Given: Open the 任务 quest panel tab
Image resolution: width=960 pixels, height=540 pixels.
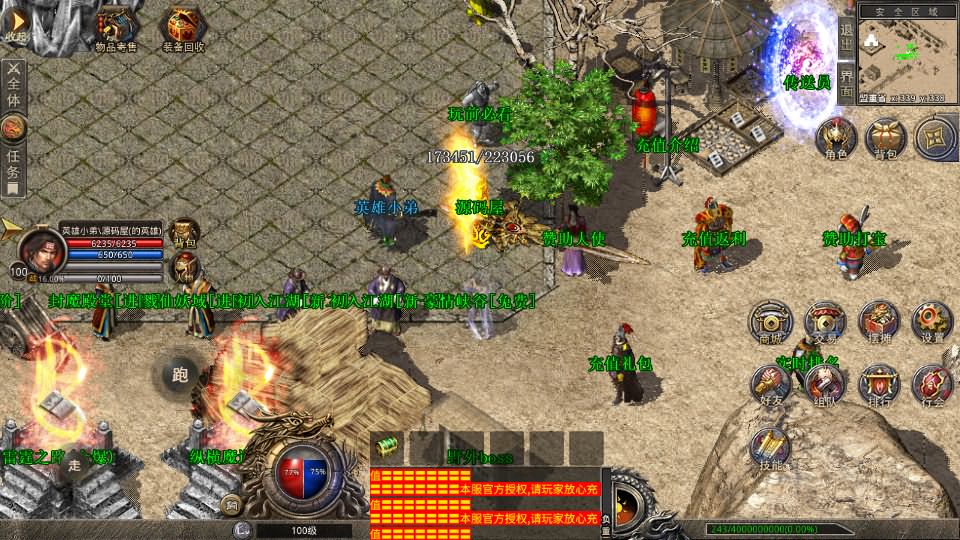Looking at the screenshot, I should (x=14, y=160).
